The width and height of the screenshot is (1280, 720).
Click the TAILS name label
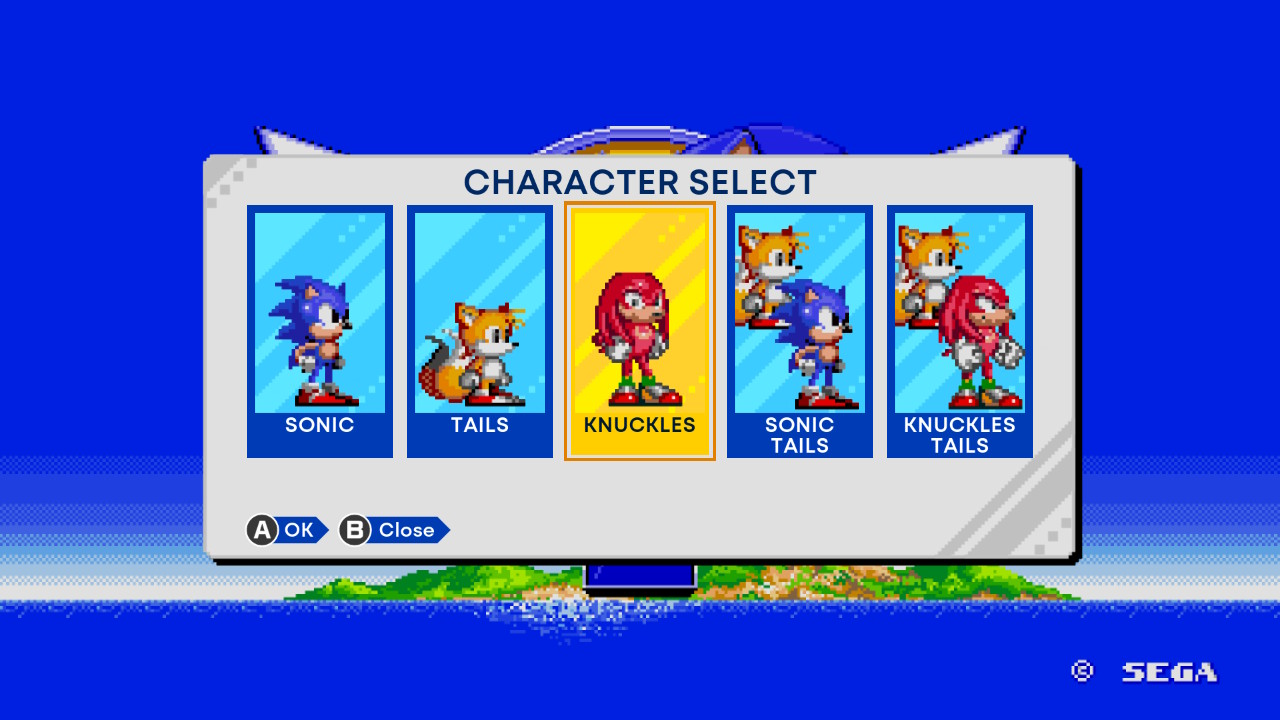pyautogui.click(x=479, y=425)
